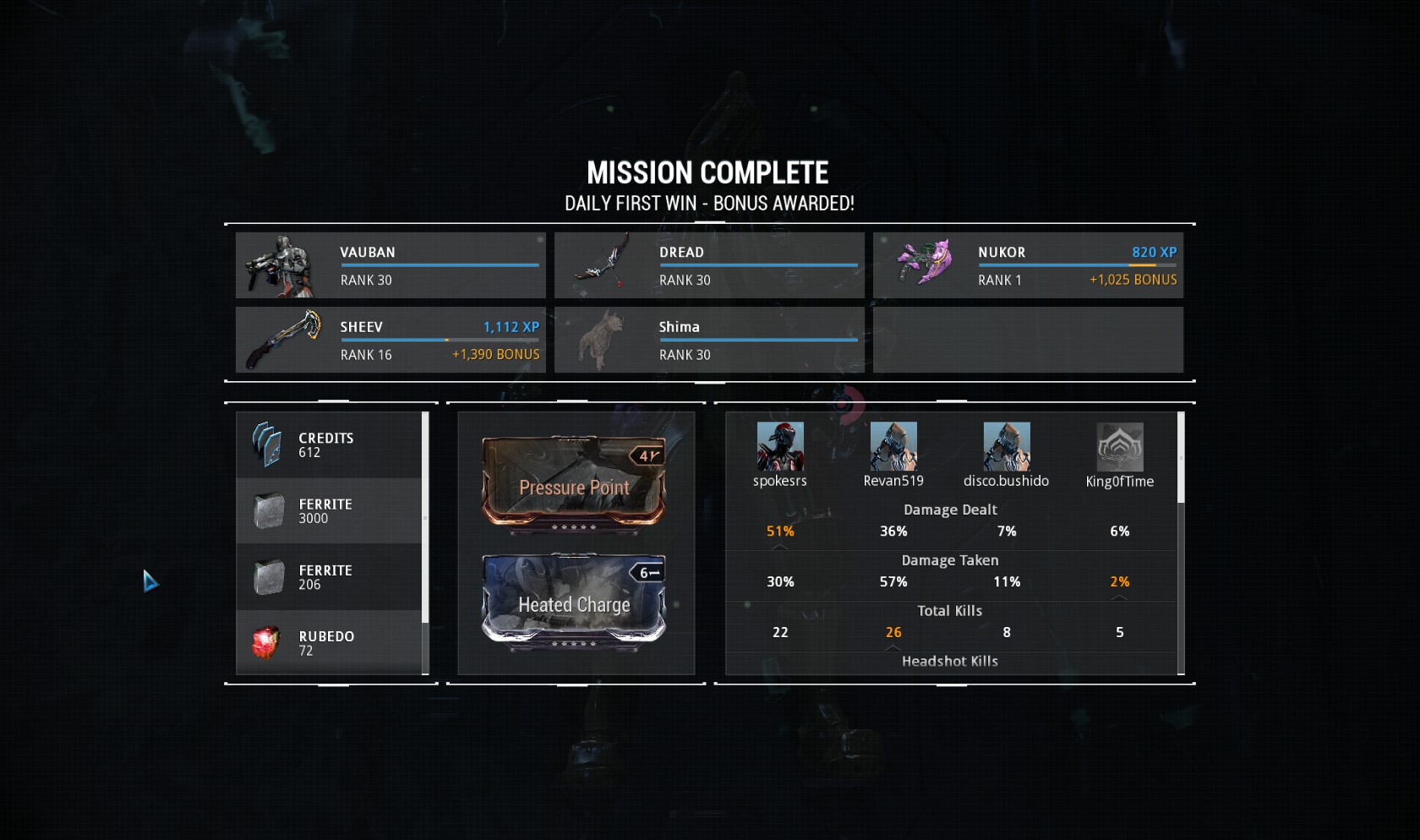Open disco.bushido's player avatar
The width and height of the screenshot is (1420, 840).
(1007, 446)
